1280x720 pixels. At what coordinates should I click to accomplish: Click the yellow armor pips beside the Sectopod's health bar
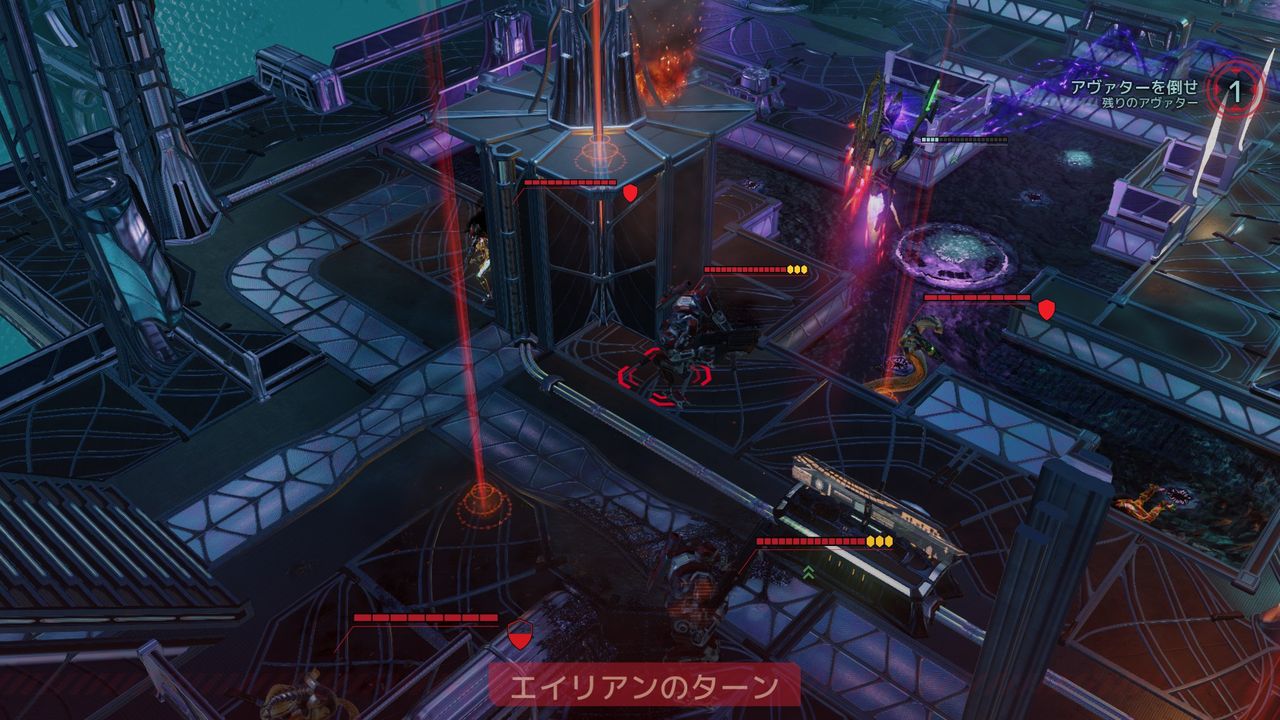(798, 267)
